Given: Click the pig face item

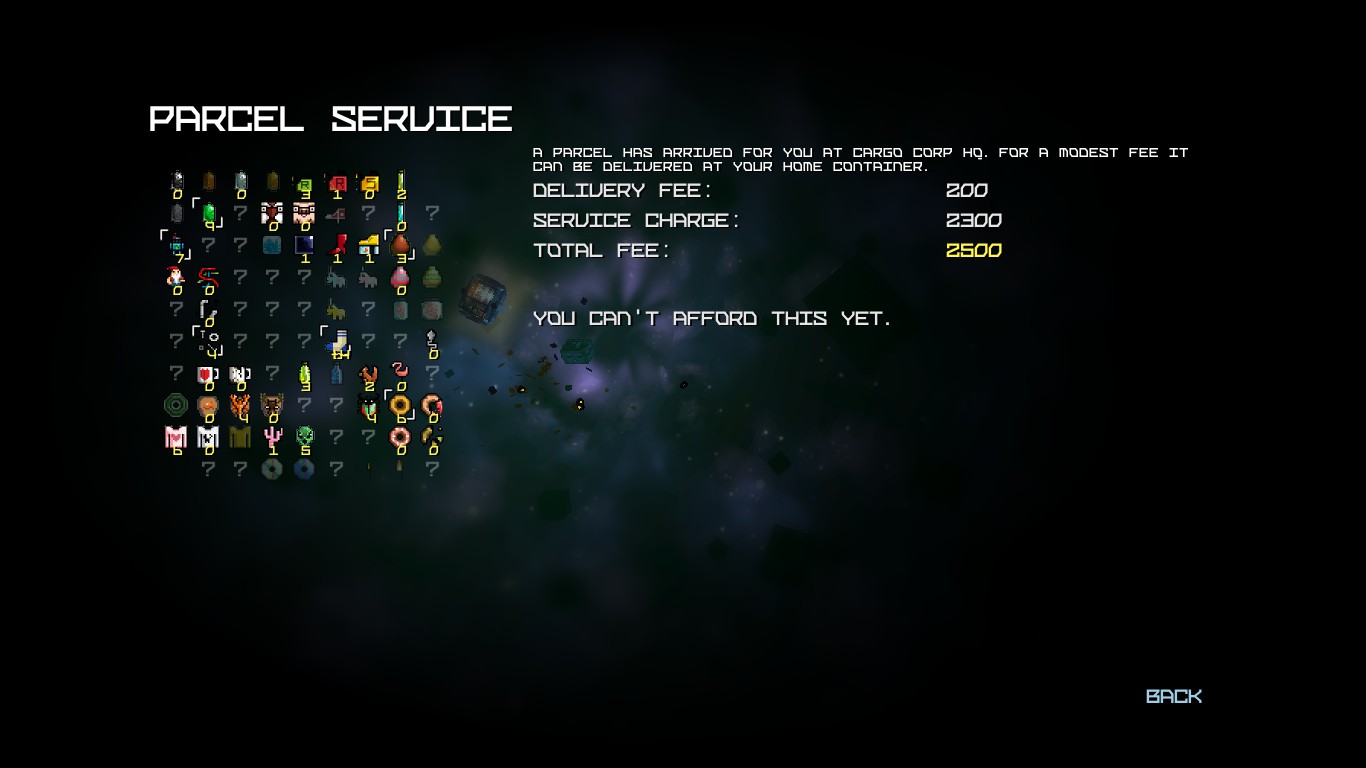Looking at the screenshot, I should pyautogui.click(x=304, y=212).
